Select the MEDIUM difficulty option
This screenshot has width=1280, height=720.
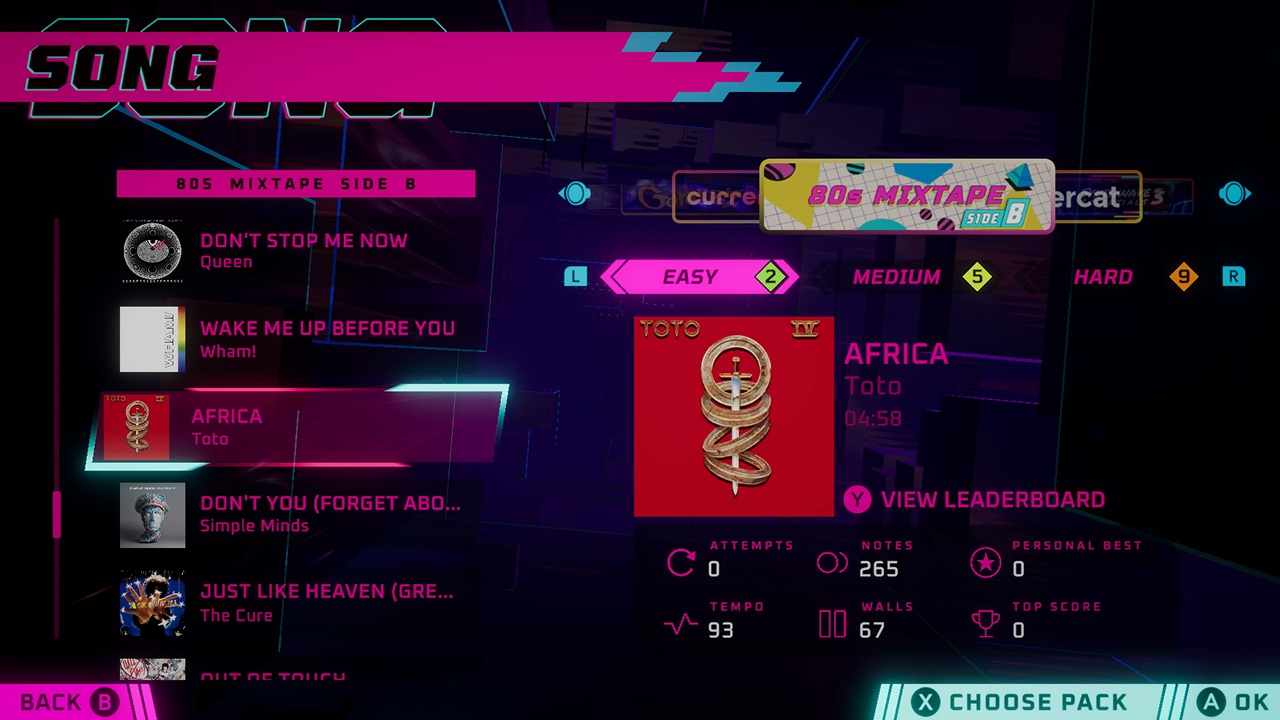(x=896, y=277)
